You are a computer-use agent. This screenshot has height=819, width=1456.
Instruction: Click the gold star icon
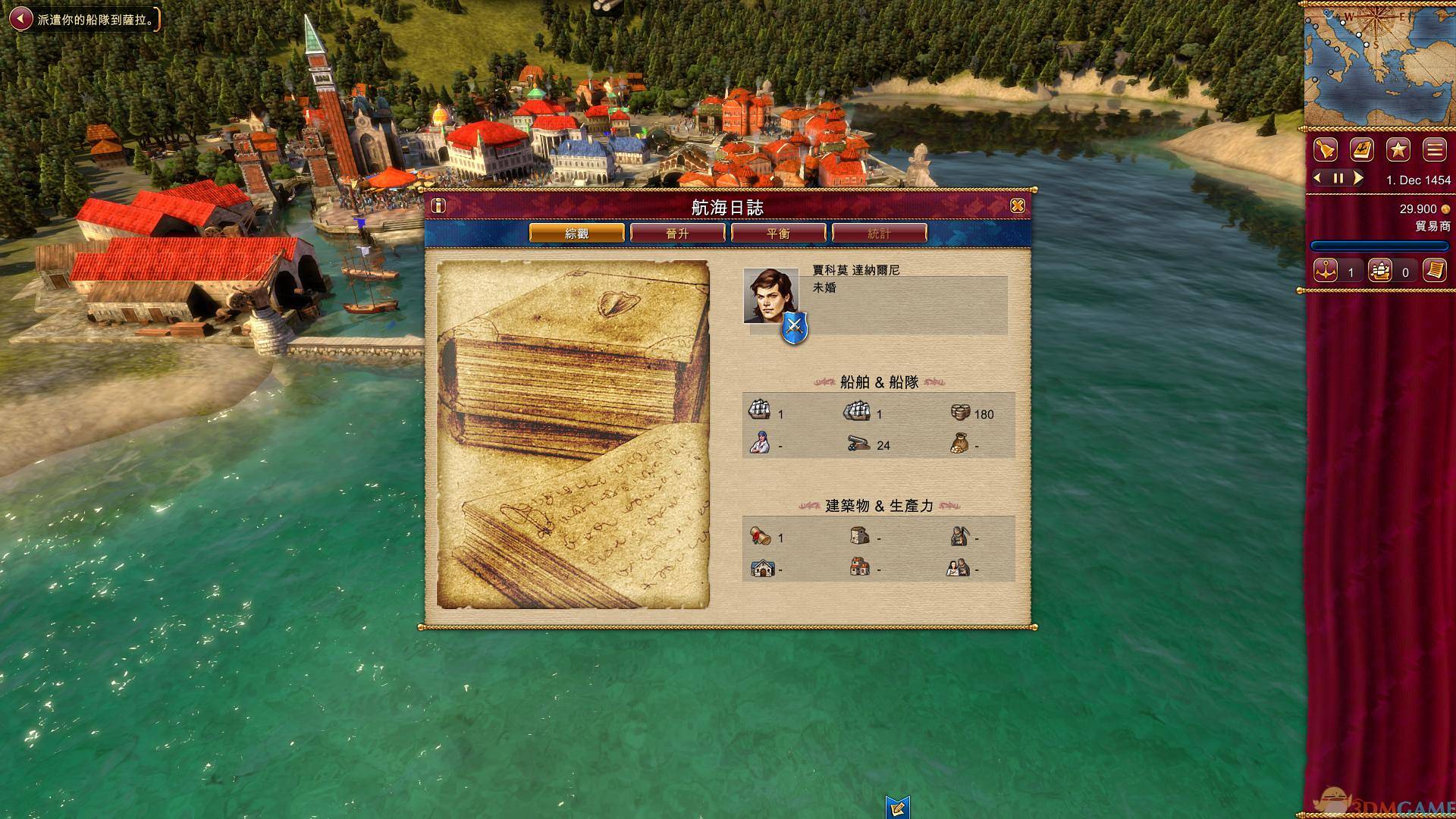click(1398, 150)
